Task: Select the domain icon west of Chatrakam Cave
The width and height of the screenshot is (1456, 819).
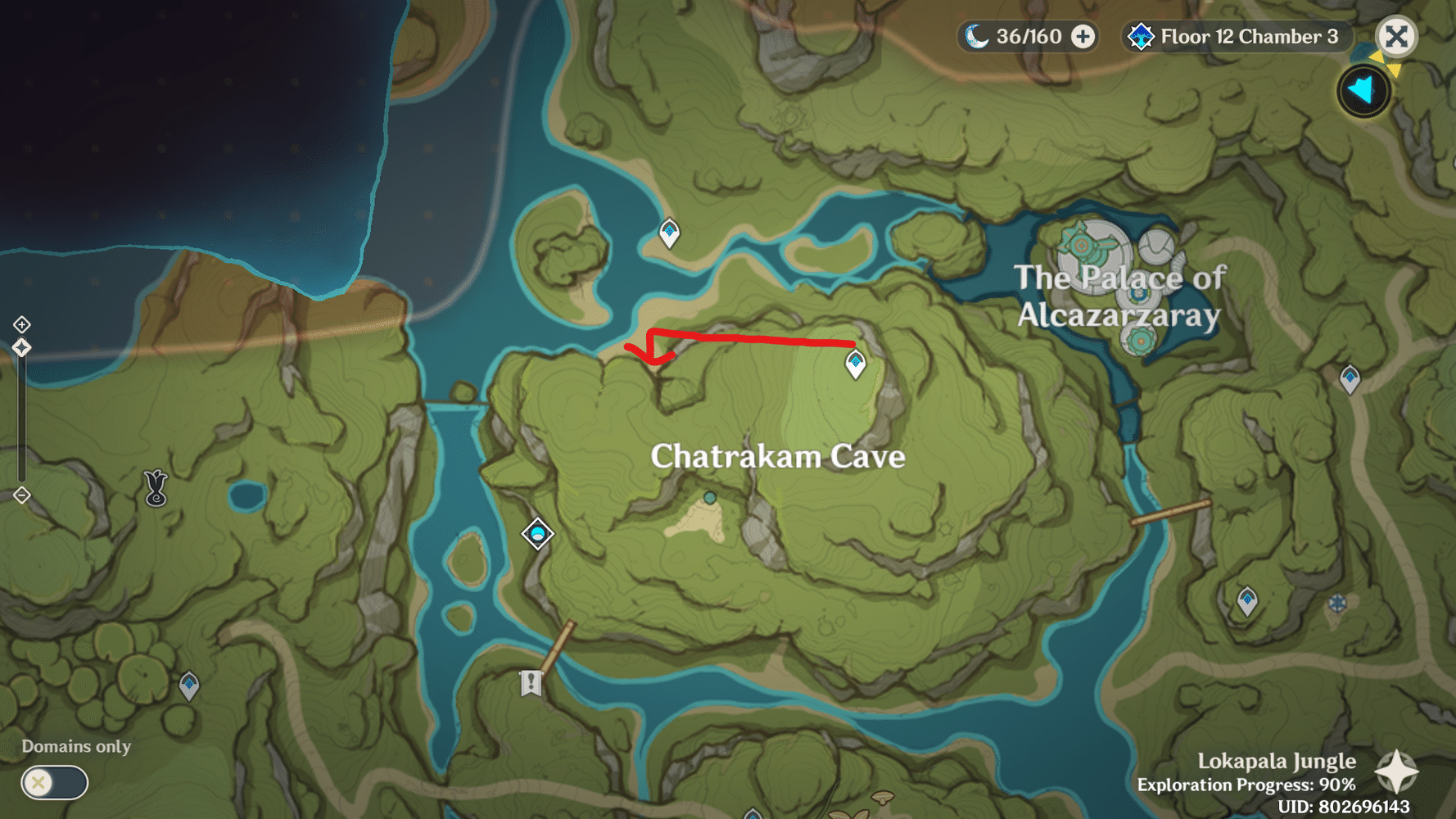Action: click(537, 533)
